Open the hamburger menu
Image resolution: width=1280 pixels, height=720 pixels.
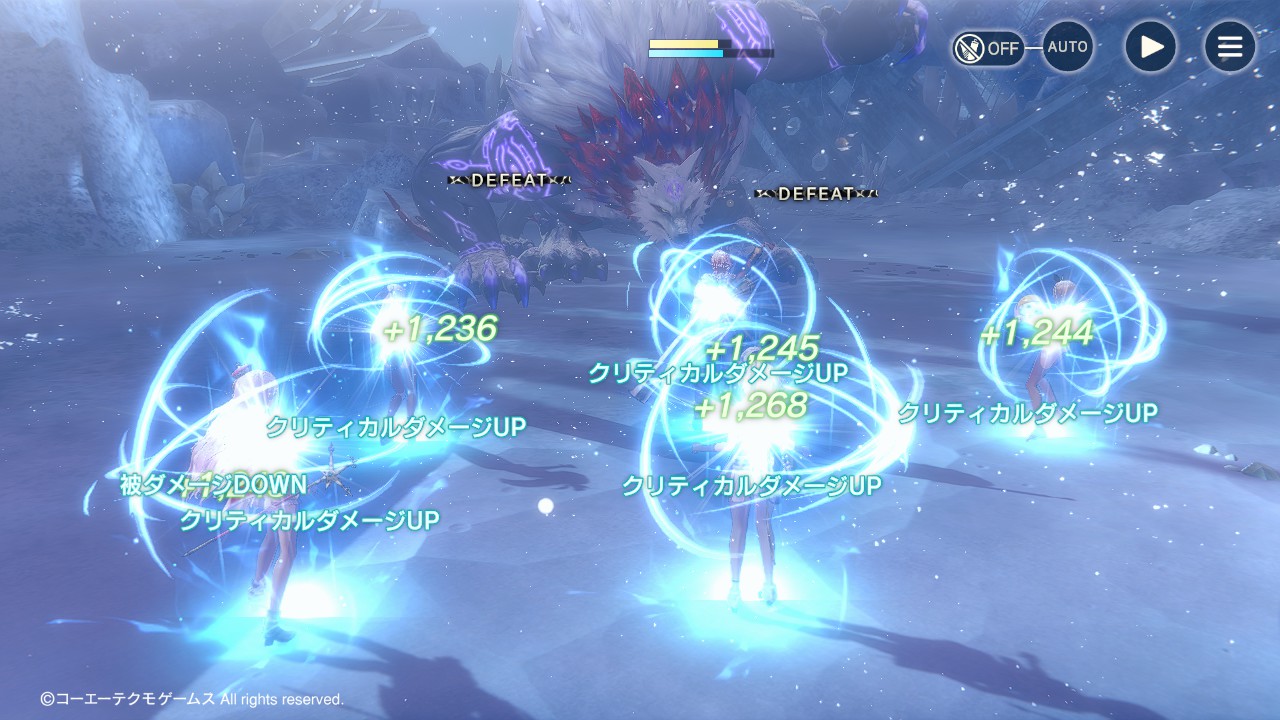(x=1229, y=47)
